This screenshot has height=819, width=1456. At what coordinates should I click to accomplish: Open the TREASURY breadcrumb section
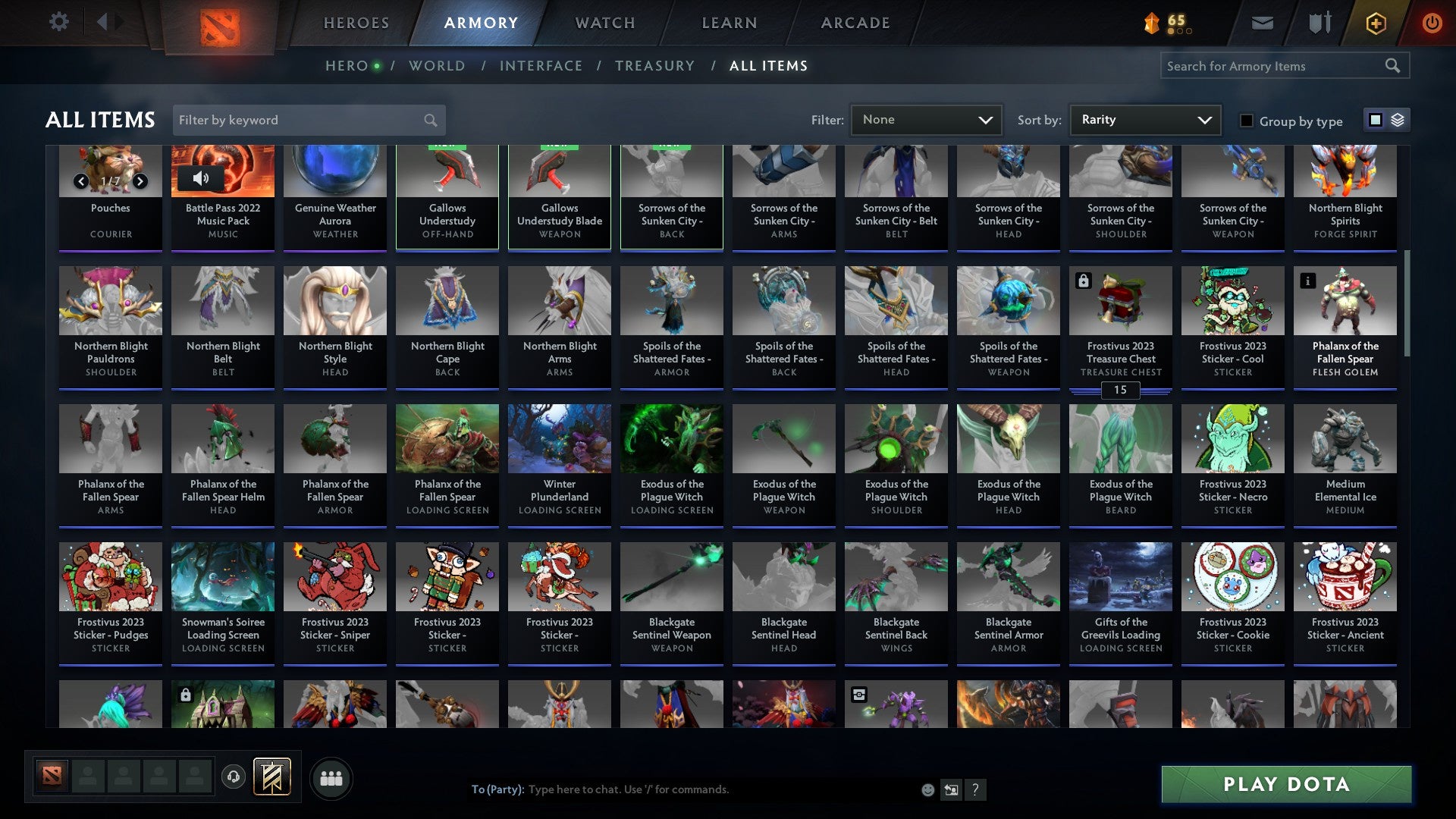[655, 66]
